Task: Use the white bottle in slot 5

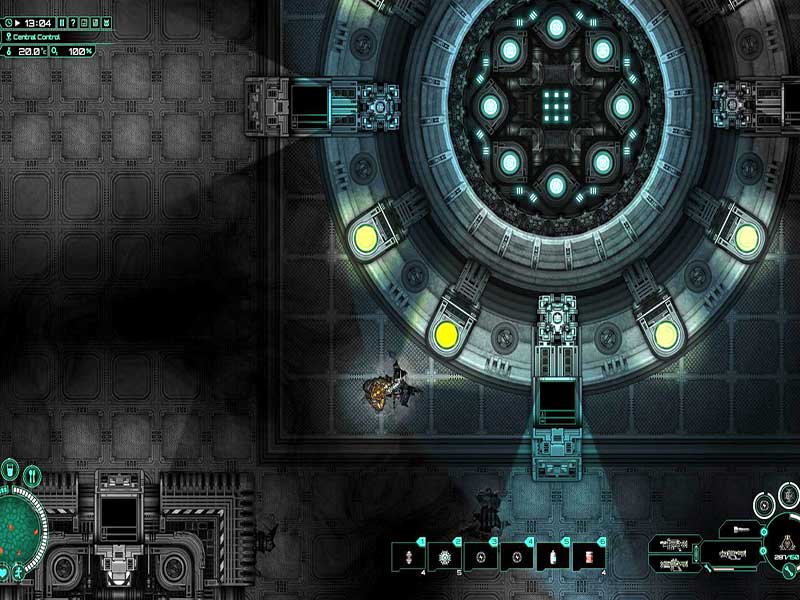Action: [x=552, y=557]
